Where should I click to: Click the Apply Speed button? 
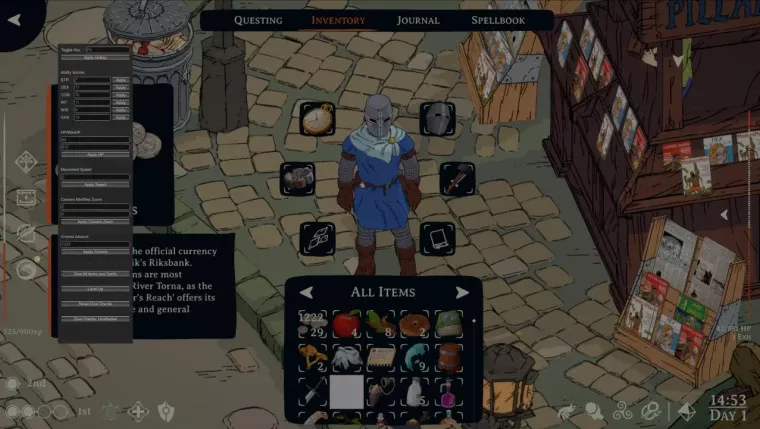(x=95, y=184)
